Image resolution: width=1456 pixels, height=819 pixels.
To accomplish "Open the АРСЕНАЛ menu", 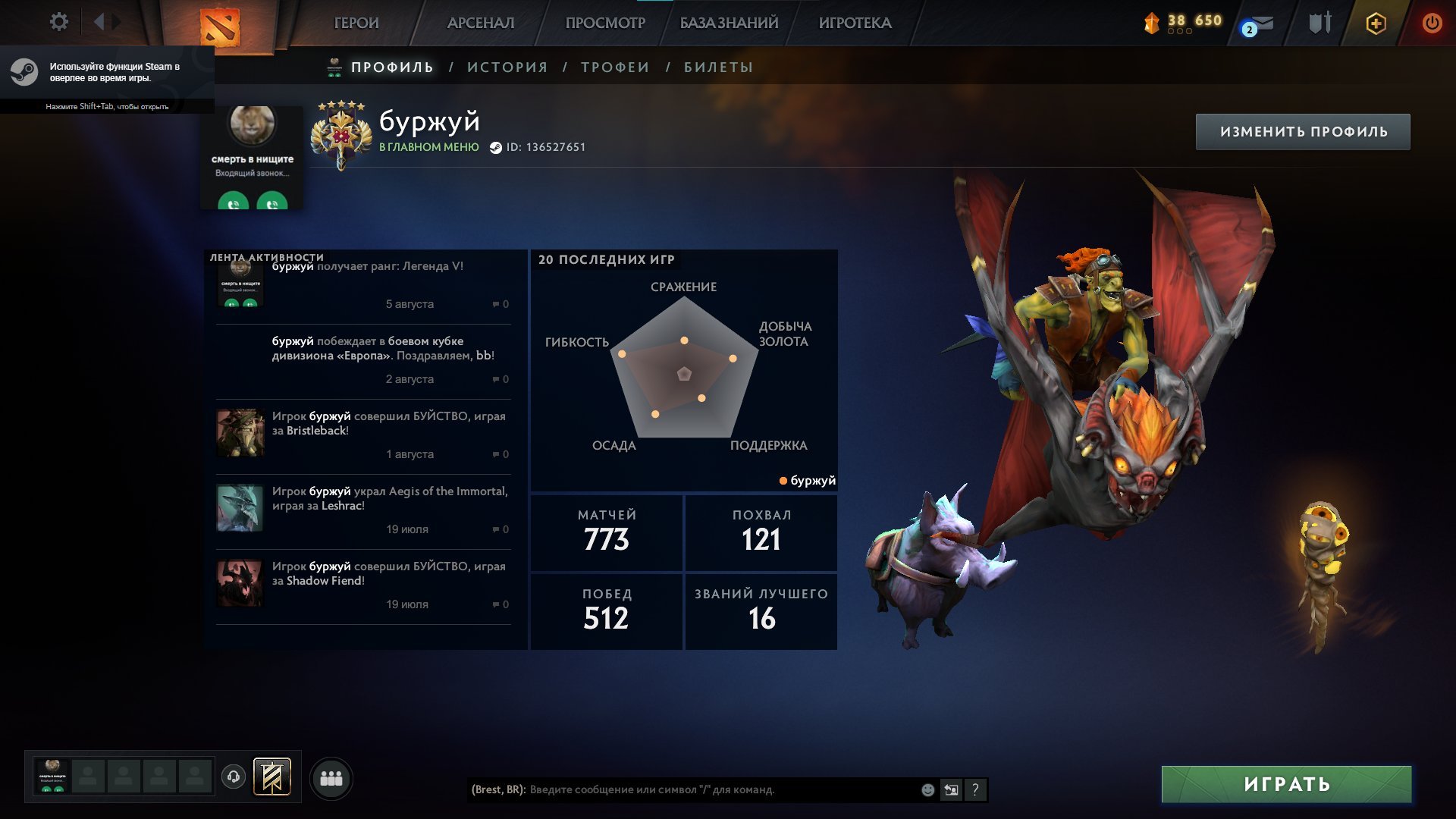I will 481,23.
